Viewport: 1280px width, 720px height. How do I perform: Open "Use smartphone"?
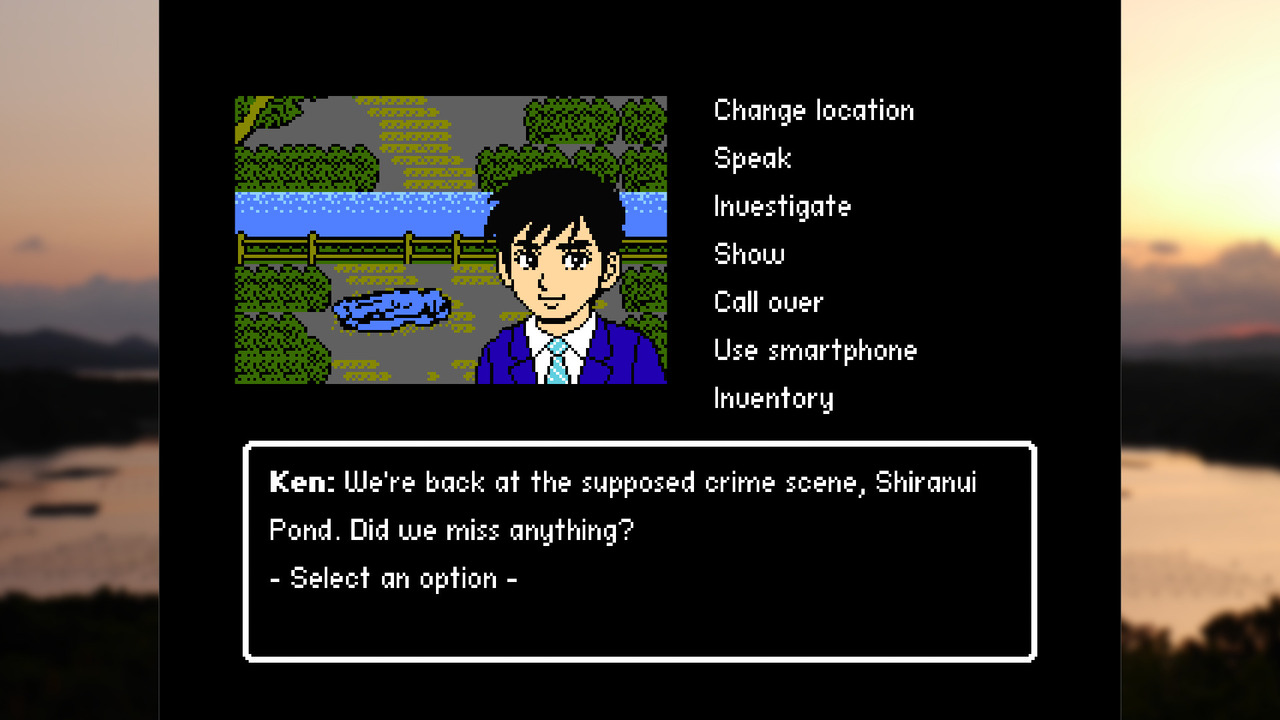click(815, 350)
